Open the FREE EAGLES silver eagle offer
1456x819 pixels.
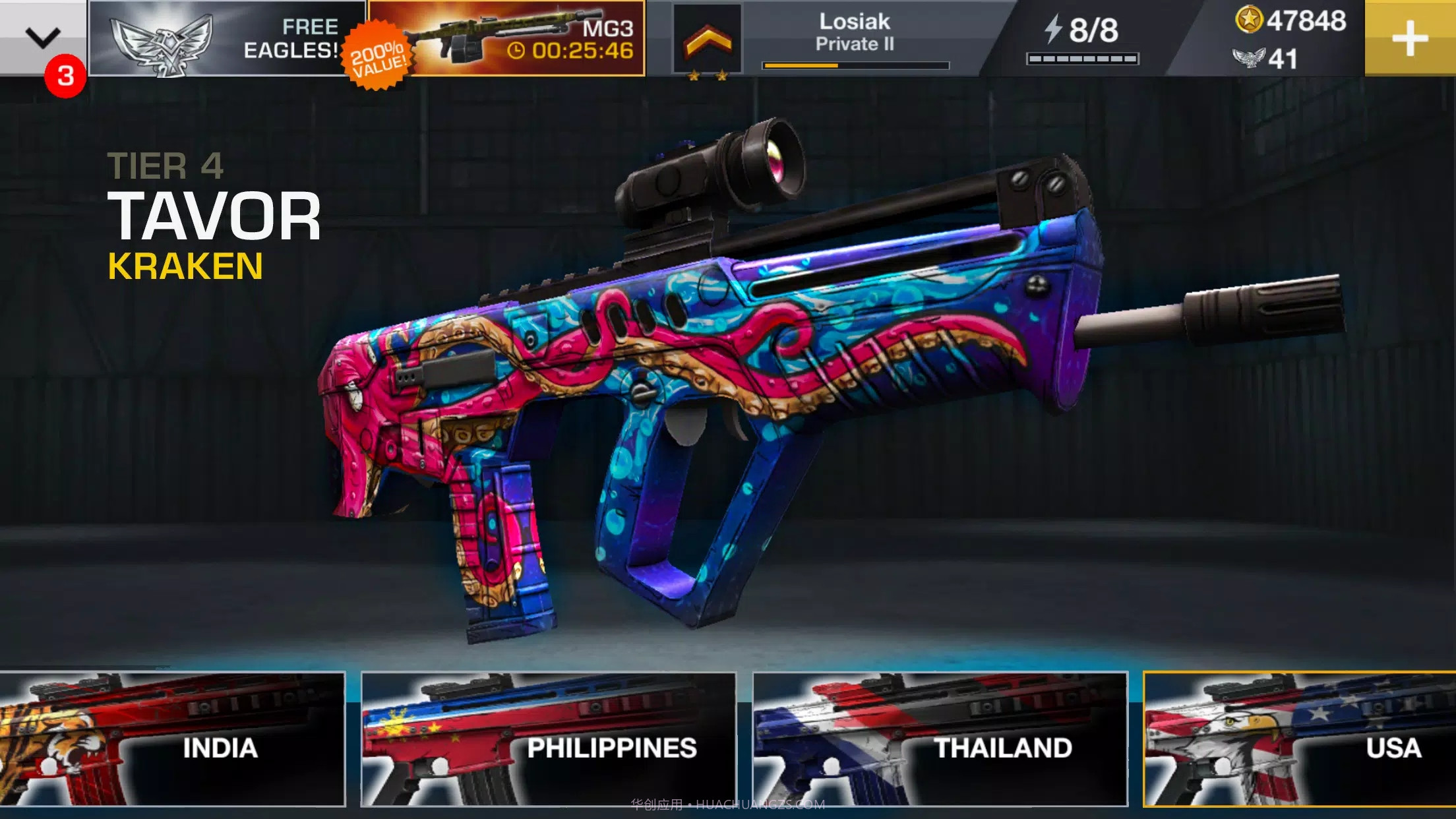(224, 36)
